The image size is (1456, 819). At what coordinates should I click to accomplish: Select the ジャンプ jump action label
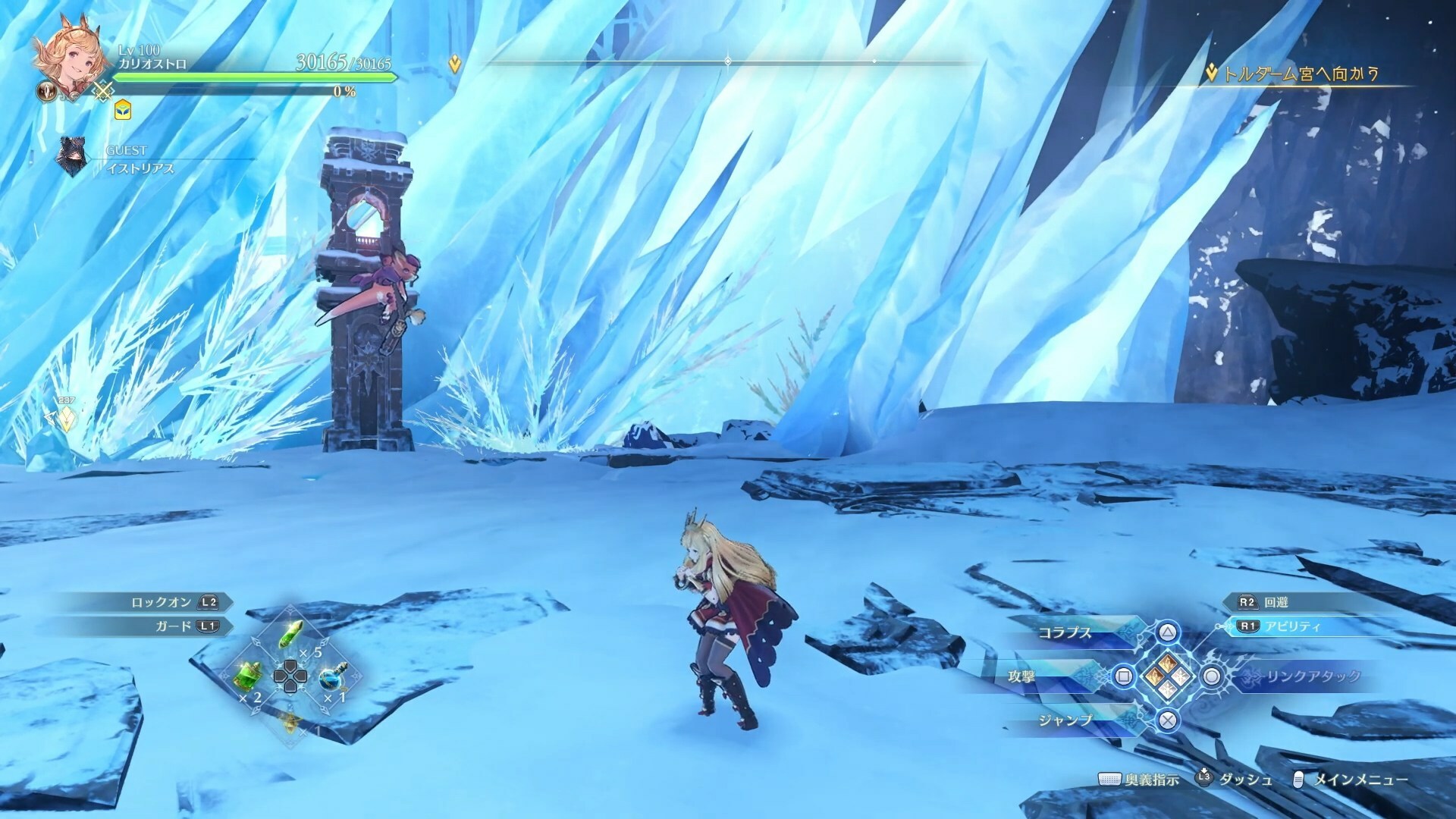click(1065, 720)
